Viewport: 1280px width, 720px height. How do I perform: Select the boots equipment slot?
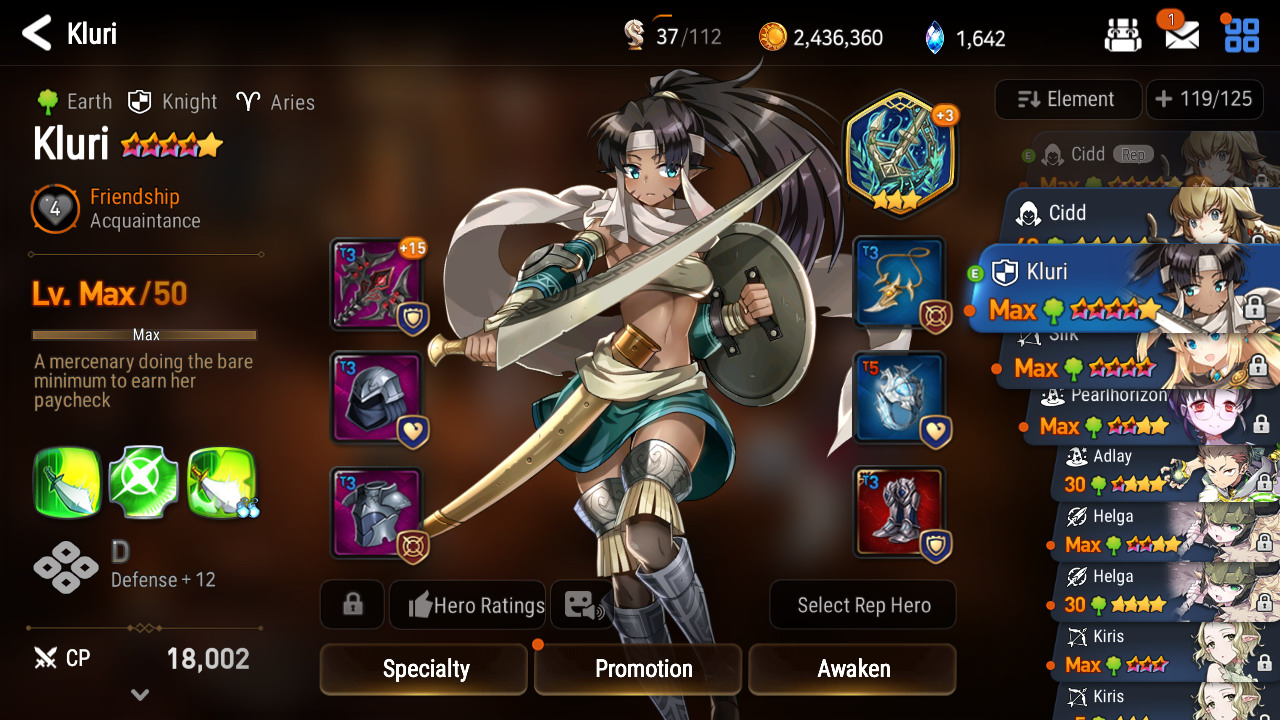coord(899,512)
